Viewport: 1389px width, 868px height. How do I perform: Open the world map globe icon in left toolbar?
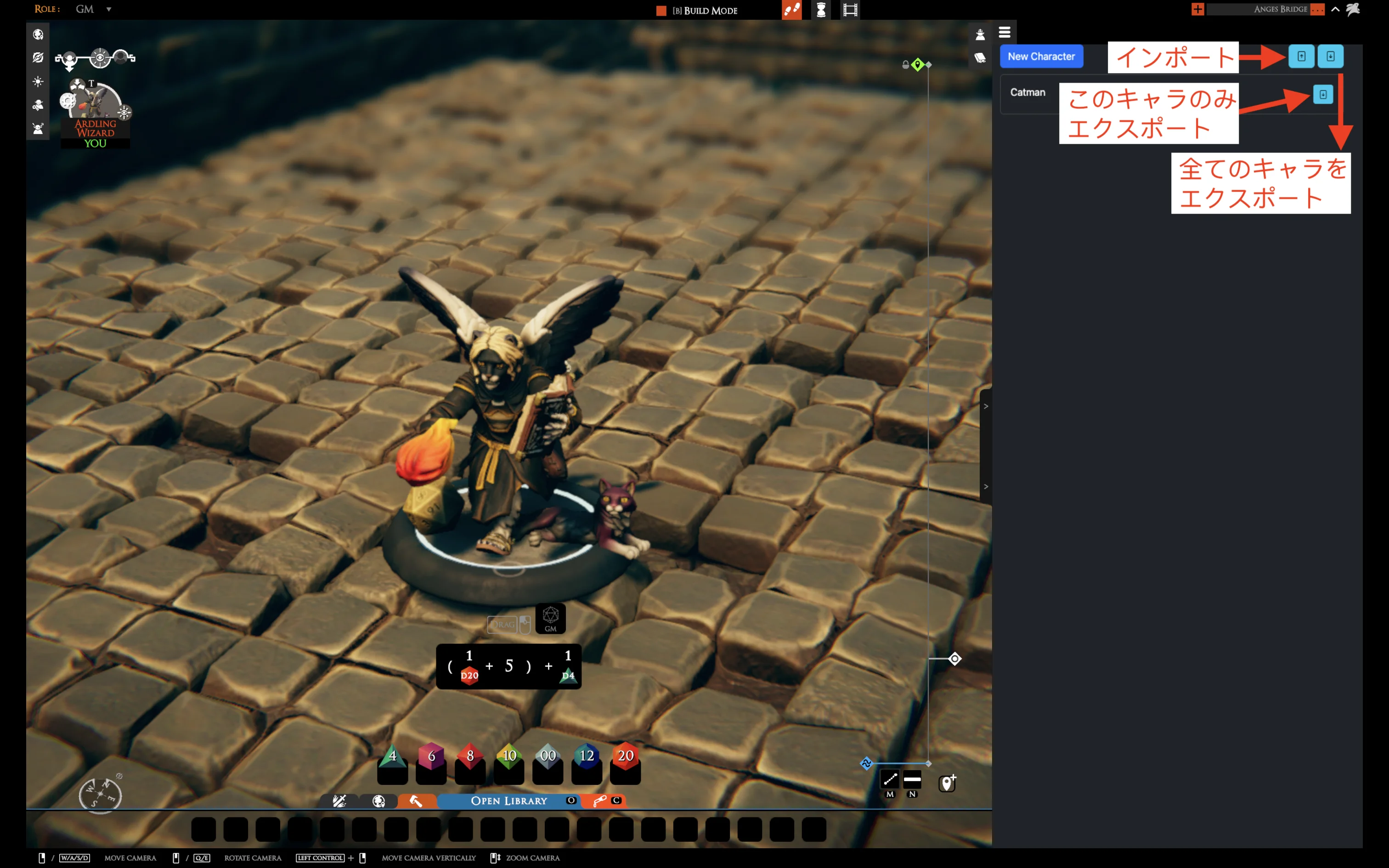[x=38, y=34]
